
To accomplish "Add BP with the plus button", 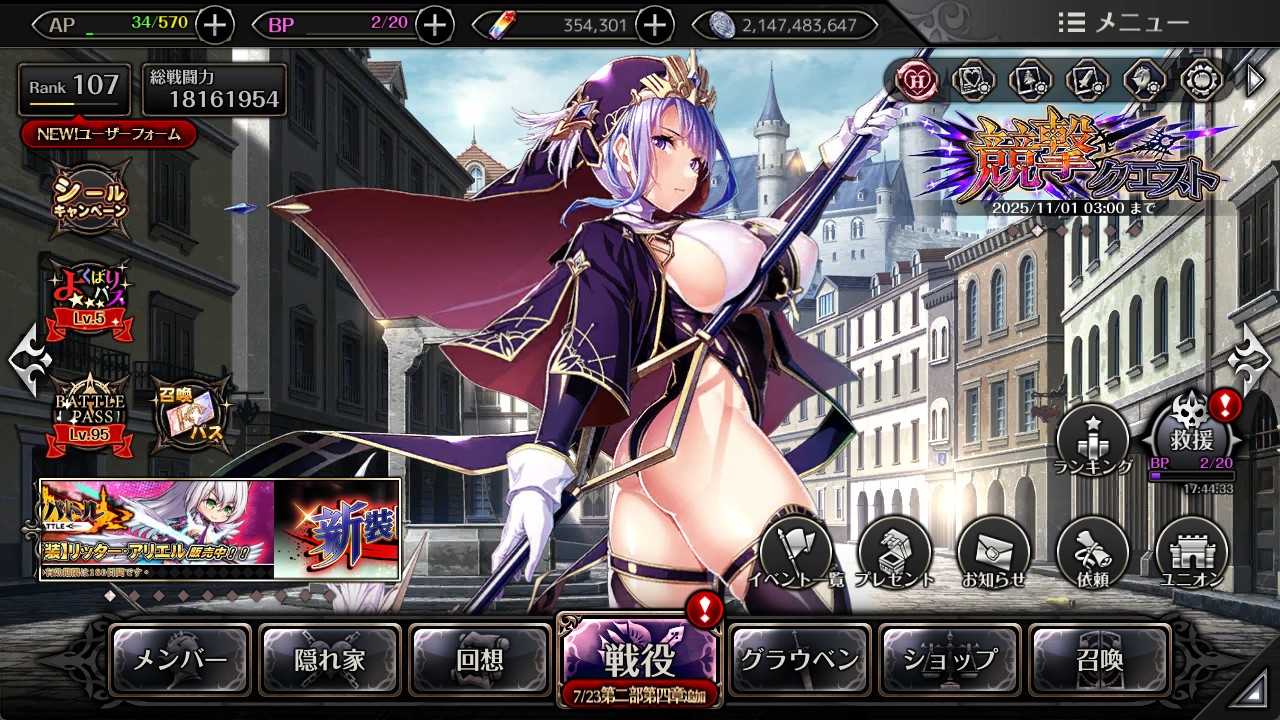I will point(434,25).
